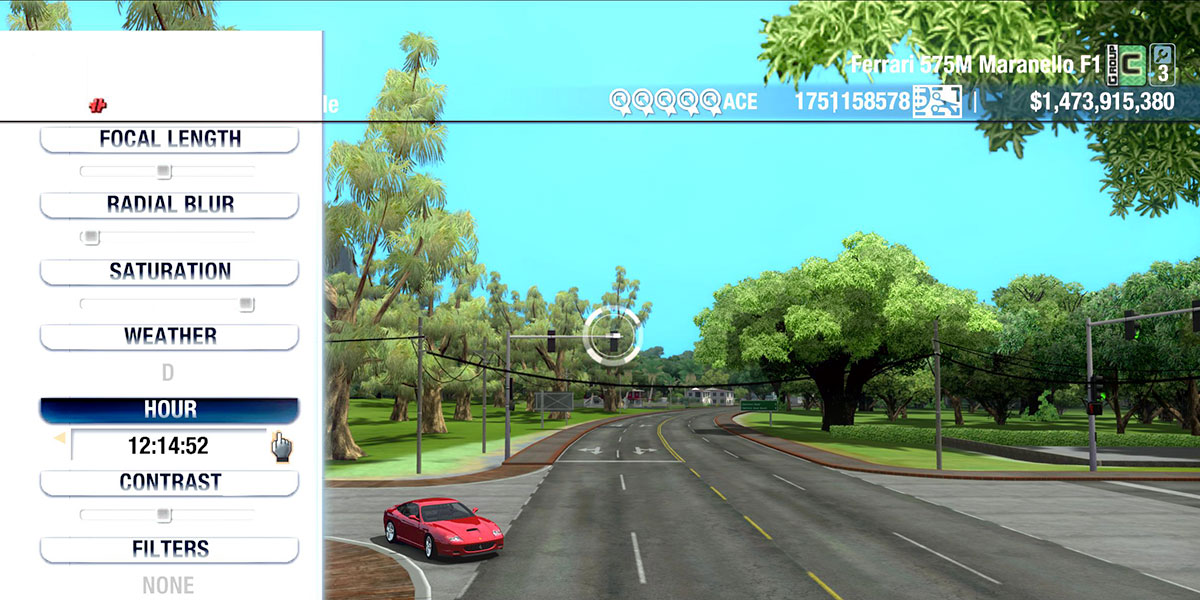Open the Filters setting
This screenshot has width=1200, height=600.
click(x=169, y=549)
